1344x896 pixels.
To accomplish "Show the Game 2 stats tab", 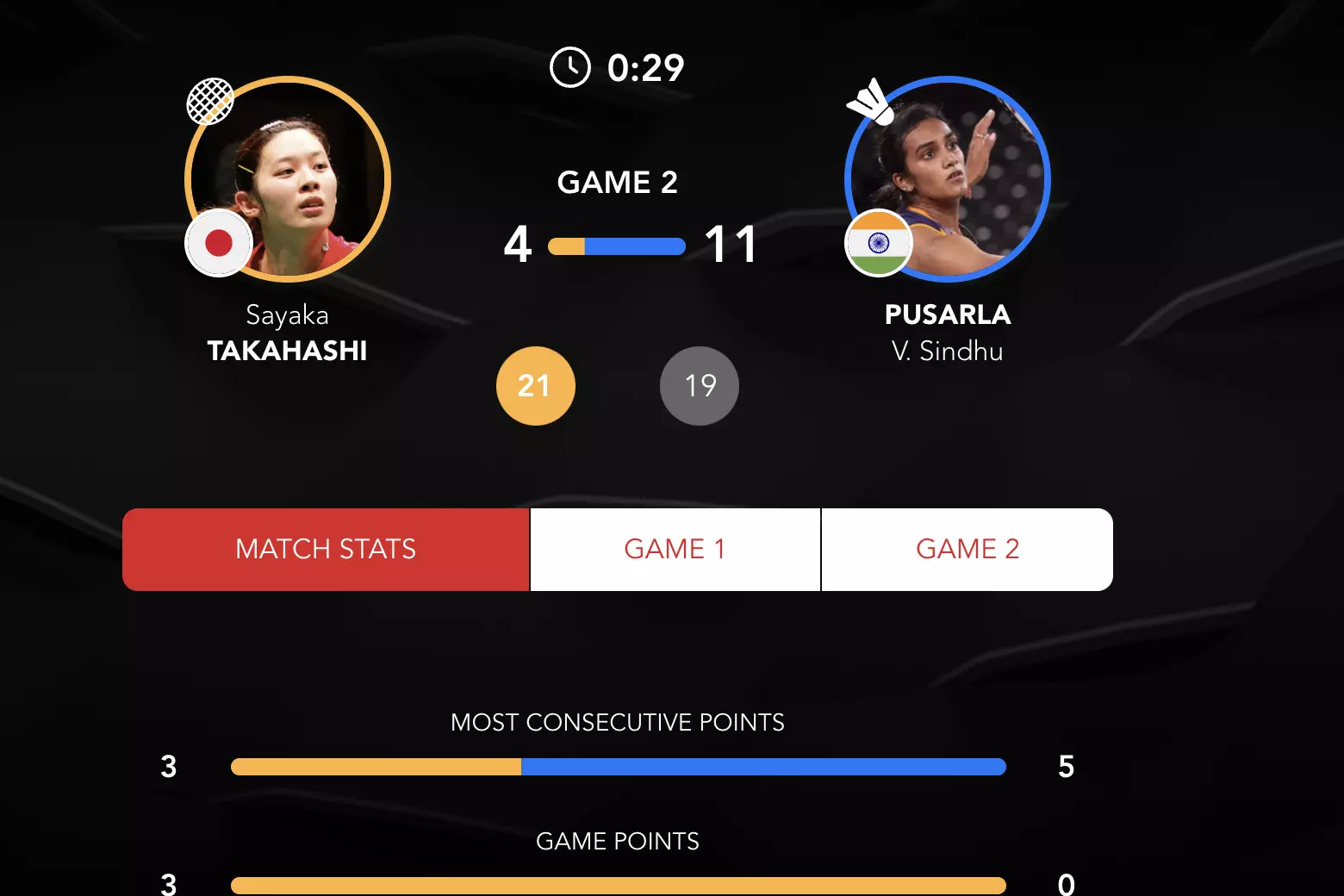I will tap(967, 550).
